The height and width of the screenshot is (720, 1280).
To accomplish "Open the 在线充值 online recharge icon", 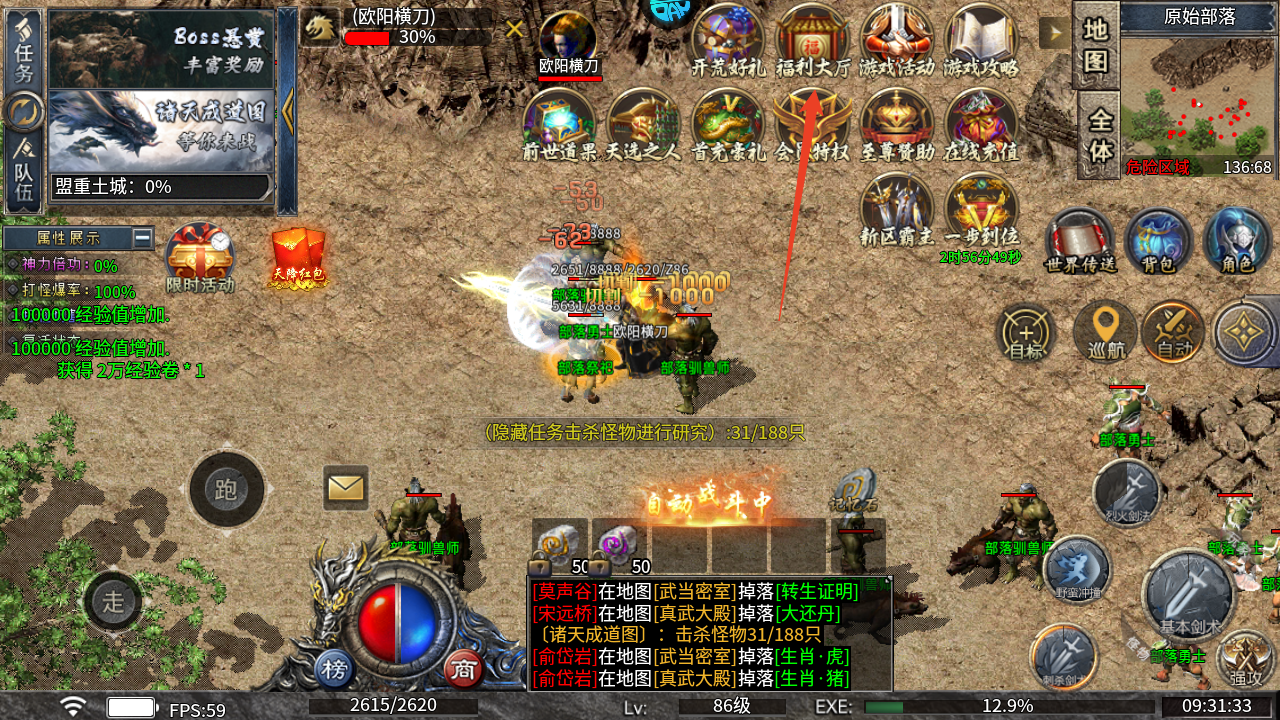I will pos(981,125).
